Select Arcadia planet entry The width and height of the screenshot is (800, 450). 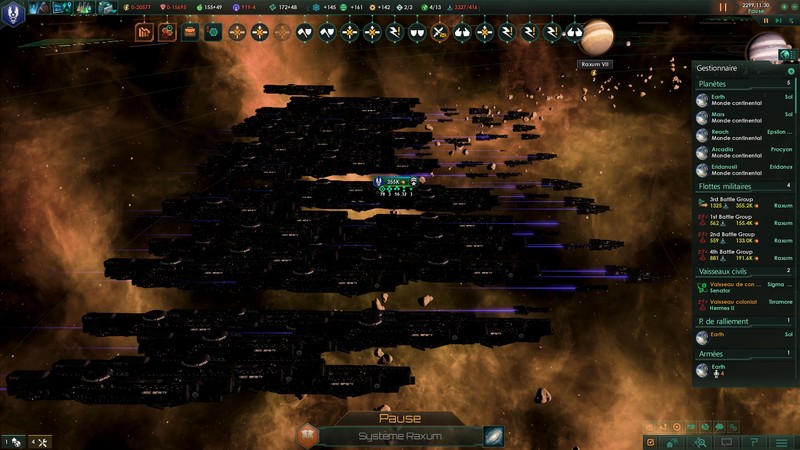click(x=740, y=152)
